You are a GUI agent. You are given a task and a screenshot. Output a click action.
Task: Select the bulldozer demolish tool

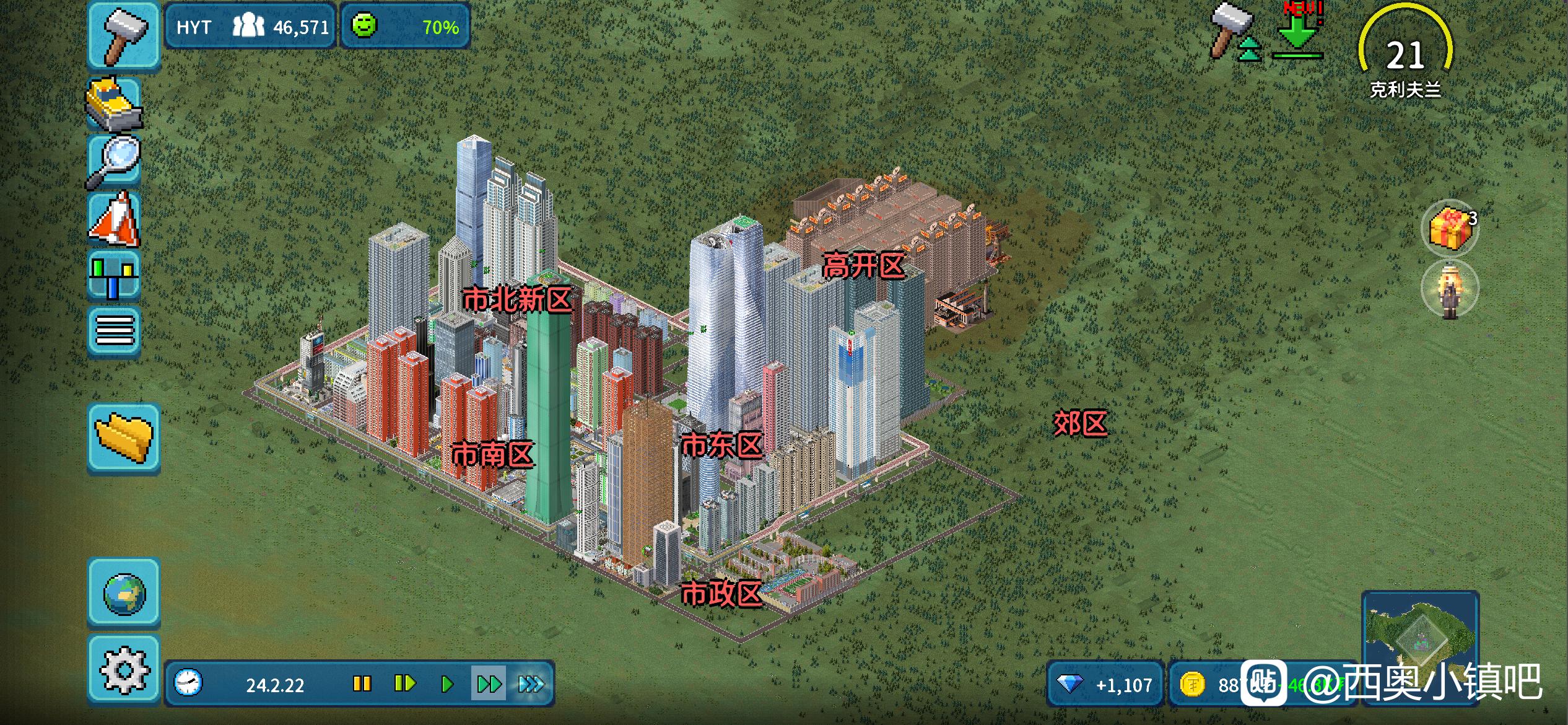pyautogui.click(x=115, y=104)
